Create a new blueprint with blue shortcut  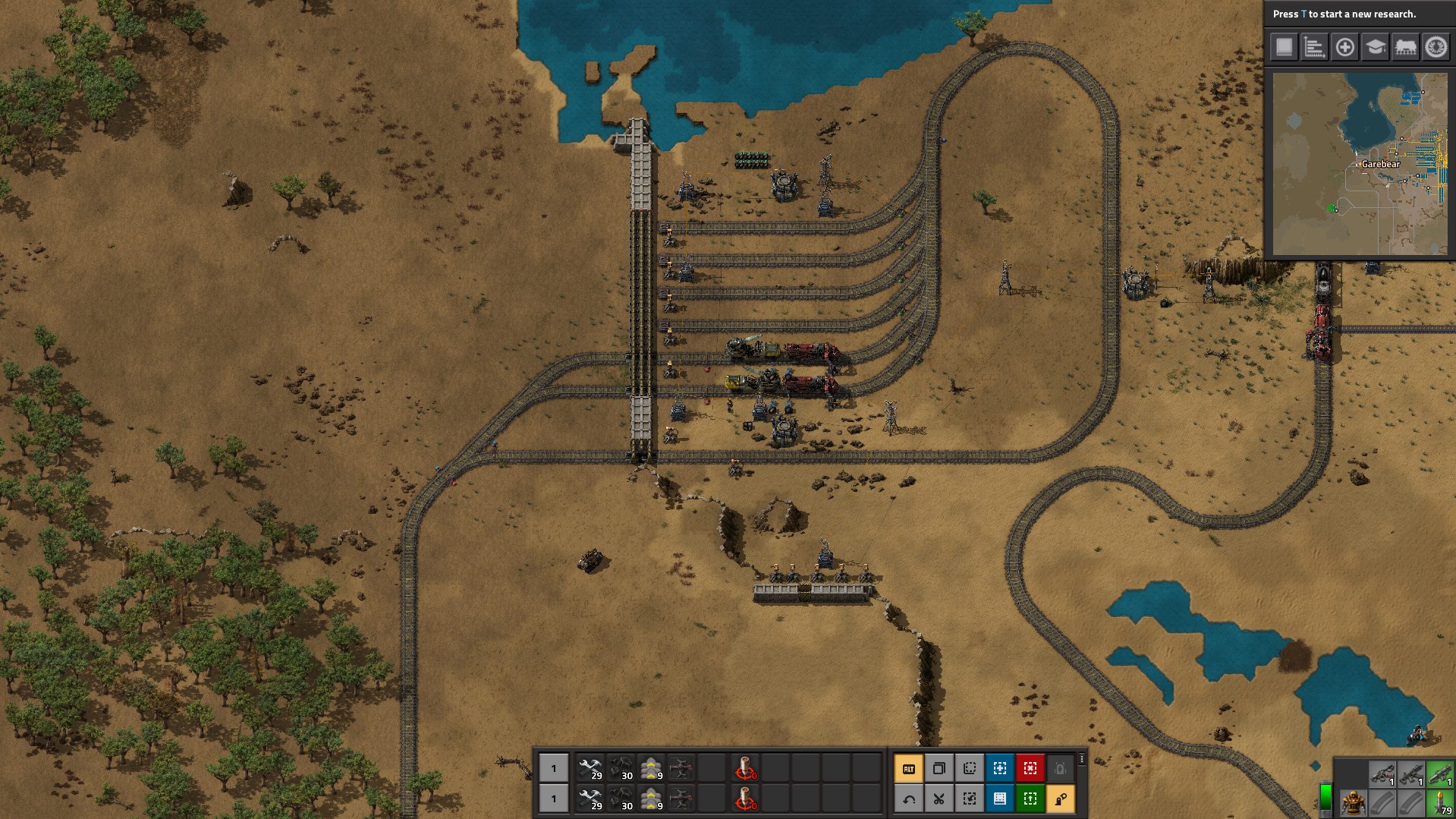point(999,768)
